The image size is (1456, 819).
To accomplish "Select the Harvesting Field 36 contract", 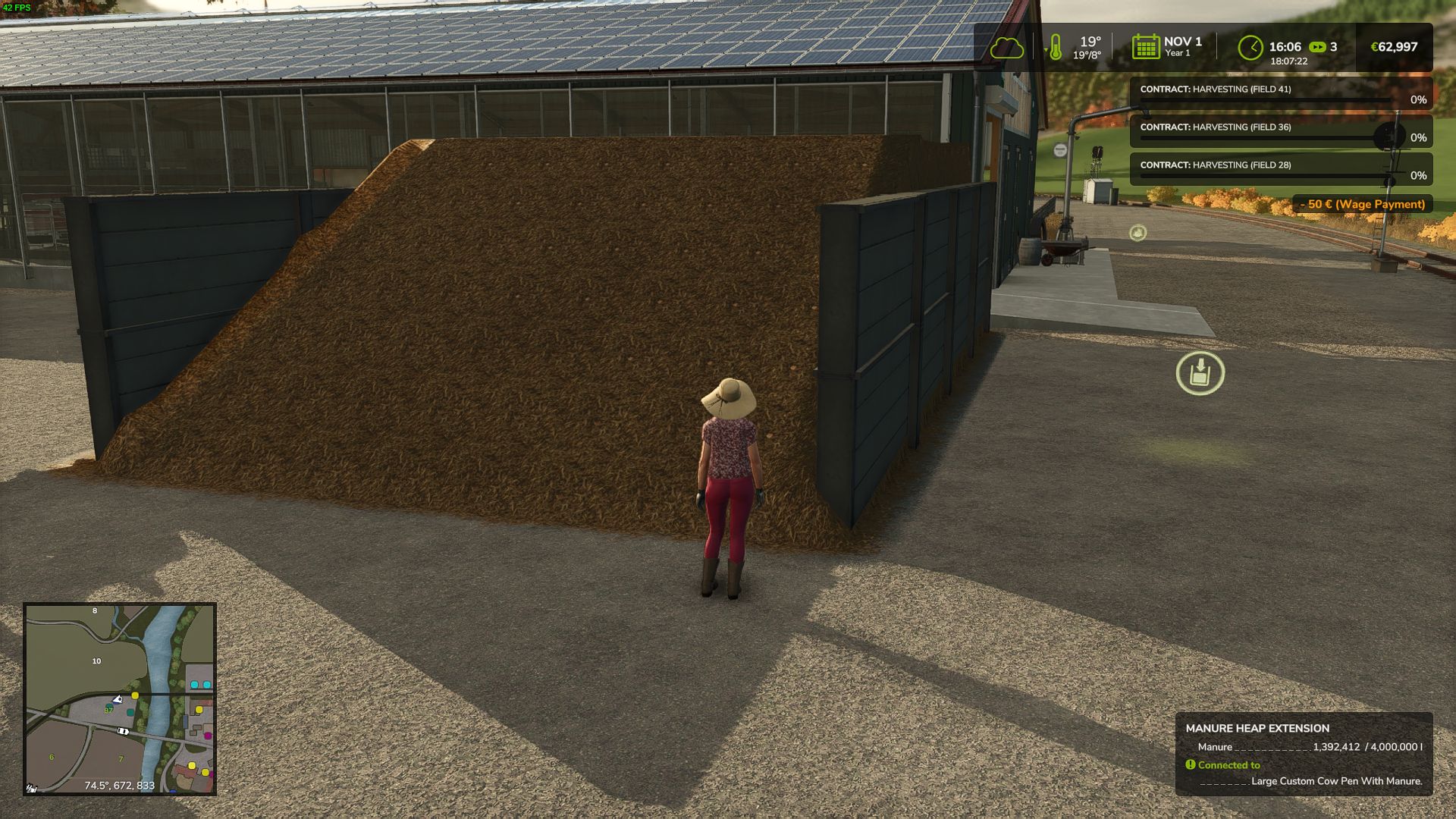I will (1280, 132).
